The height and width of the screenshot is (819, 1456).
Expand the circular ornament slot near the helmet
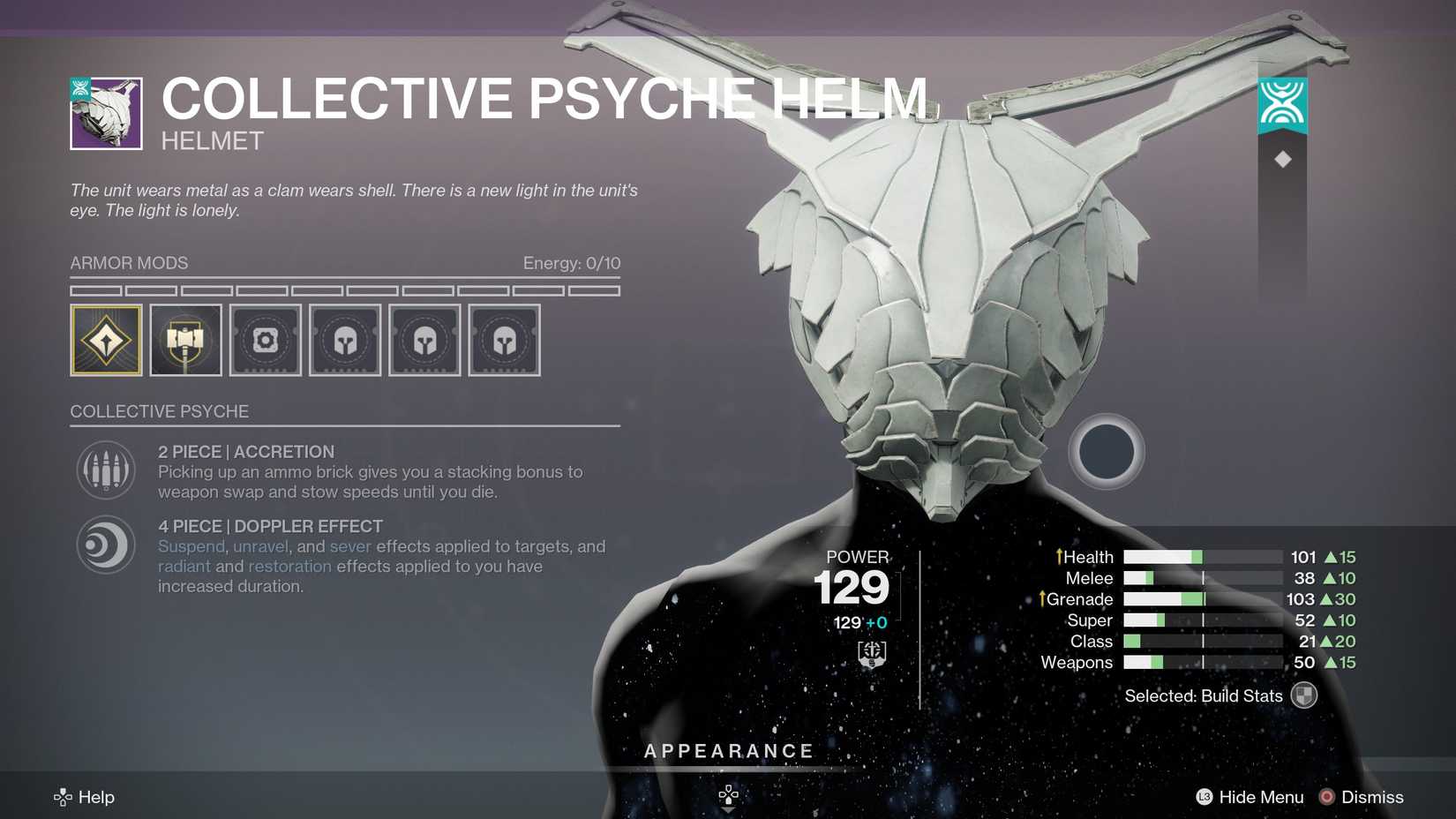(x=1107, y=452)
